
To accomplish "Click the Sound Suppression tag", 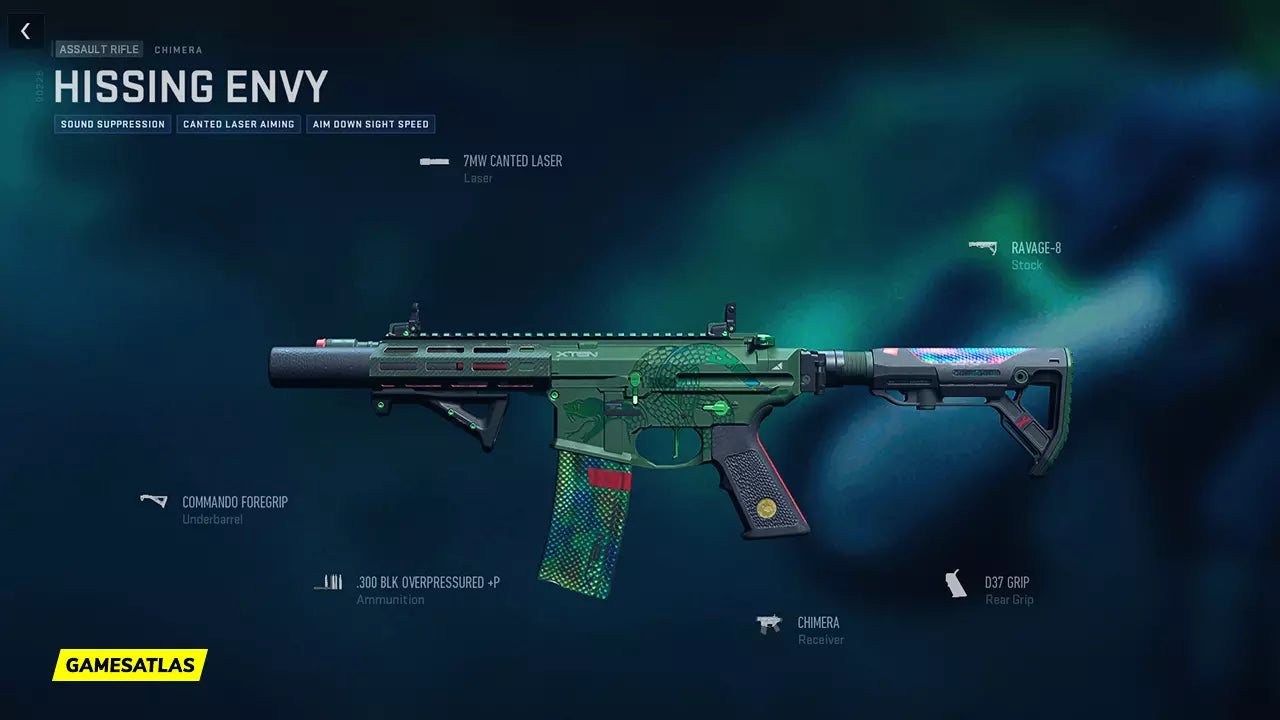I will click(113, 124).
